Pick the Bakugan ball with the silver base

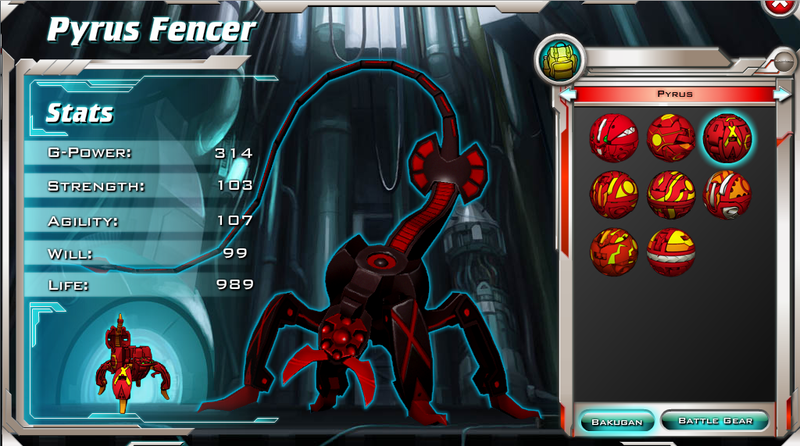click(727, 195)
